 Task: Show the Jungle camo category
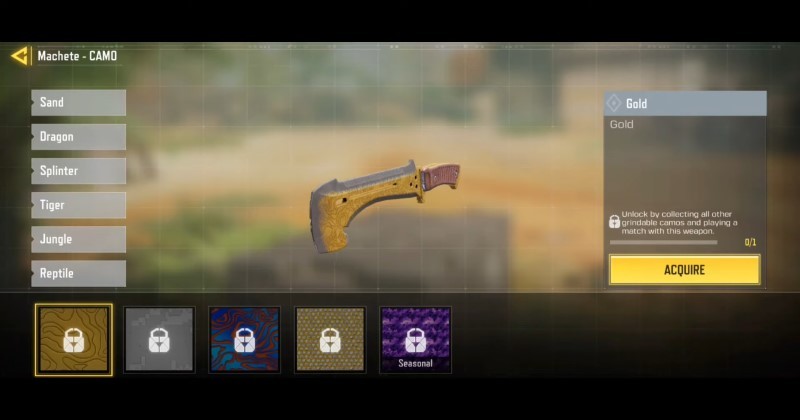click(x=78, y=239)
